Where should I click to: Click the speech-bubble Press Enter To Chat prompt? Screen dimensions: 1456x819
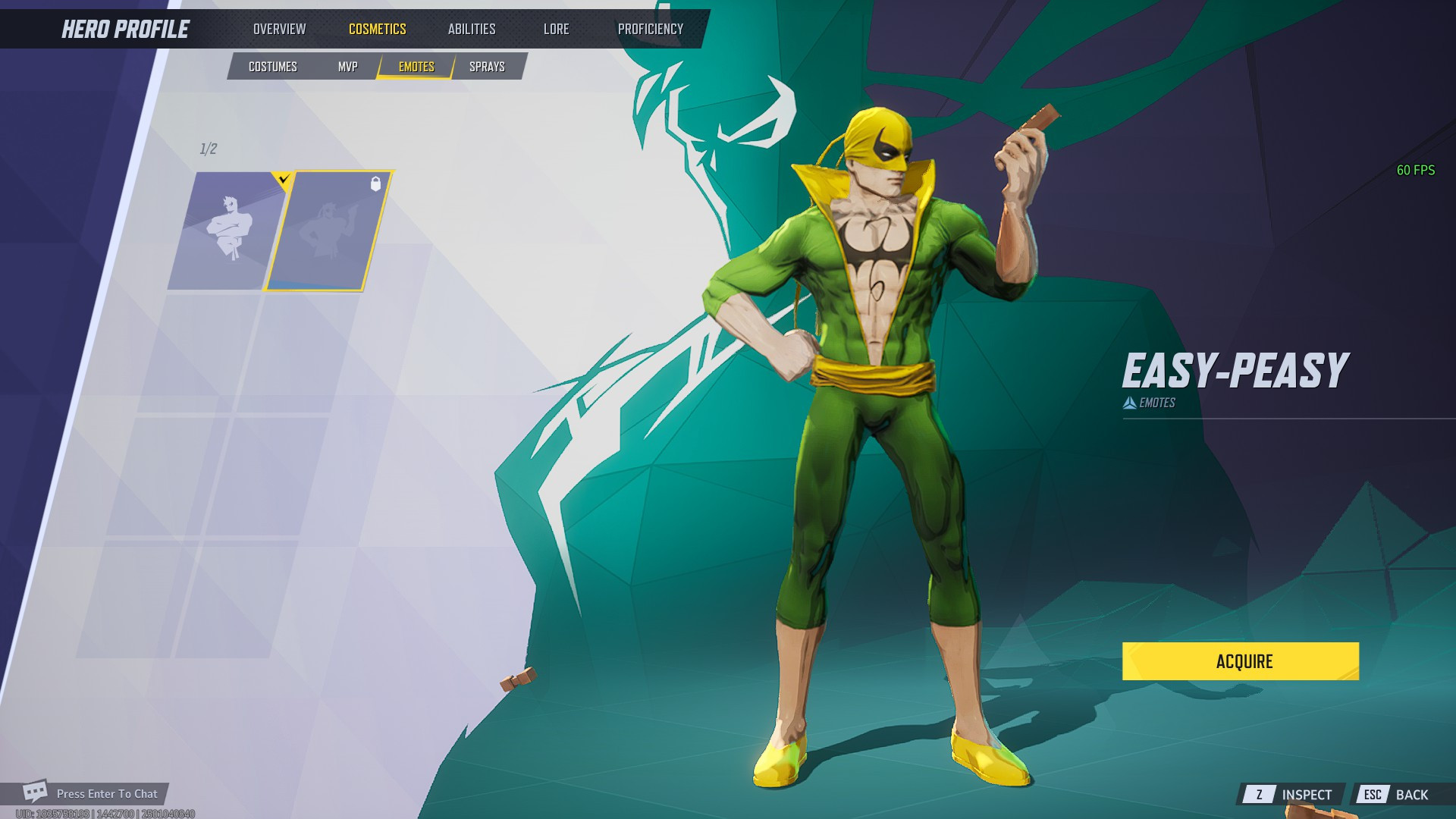tap(106, 793)
